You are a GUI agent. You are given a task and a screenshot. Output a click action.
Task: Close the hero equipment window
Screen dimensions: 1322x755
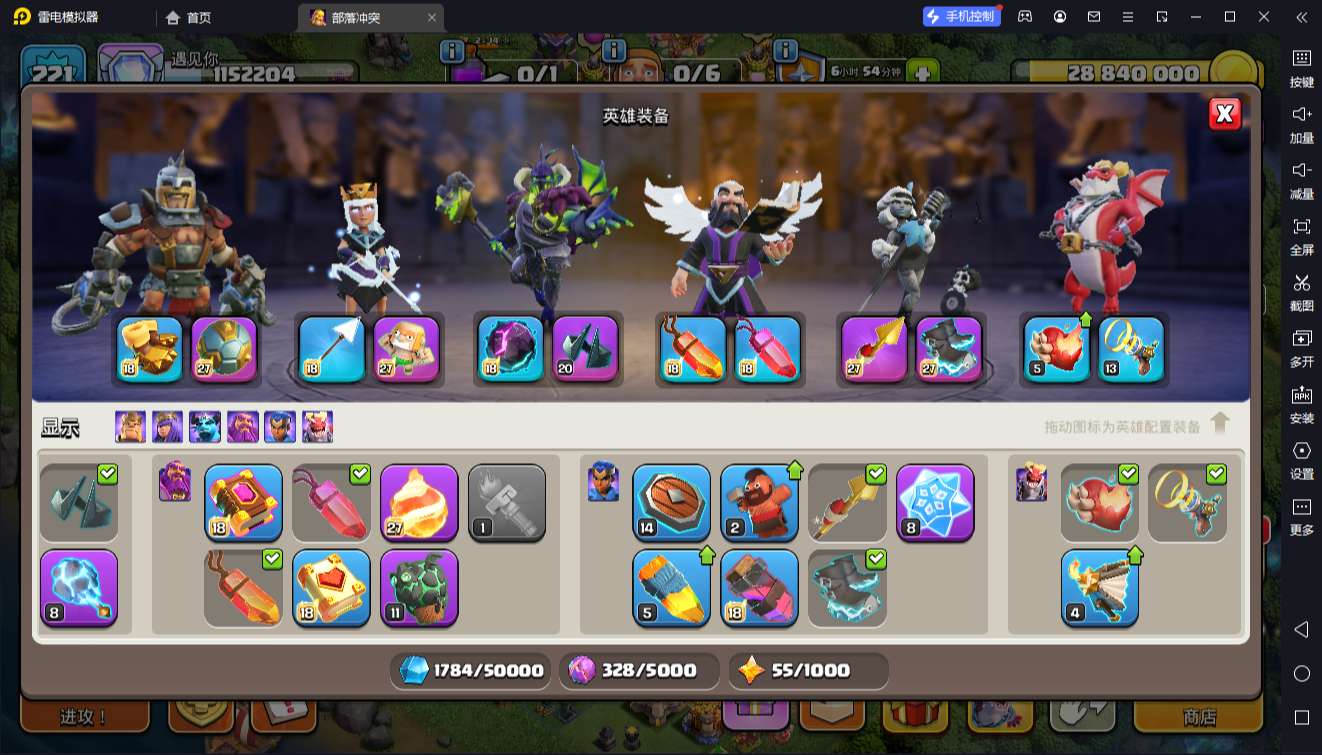(1224, 114)
